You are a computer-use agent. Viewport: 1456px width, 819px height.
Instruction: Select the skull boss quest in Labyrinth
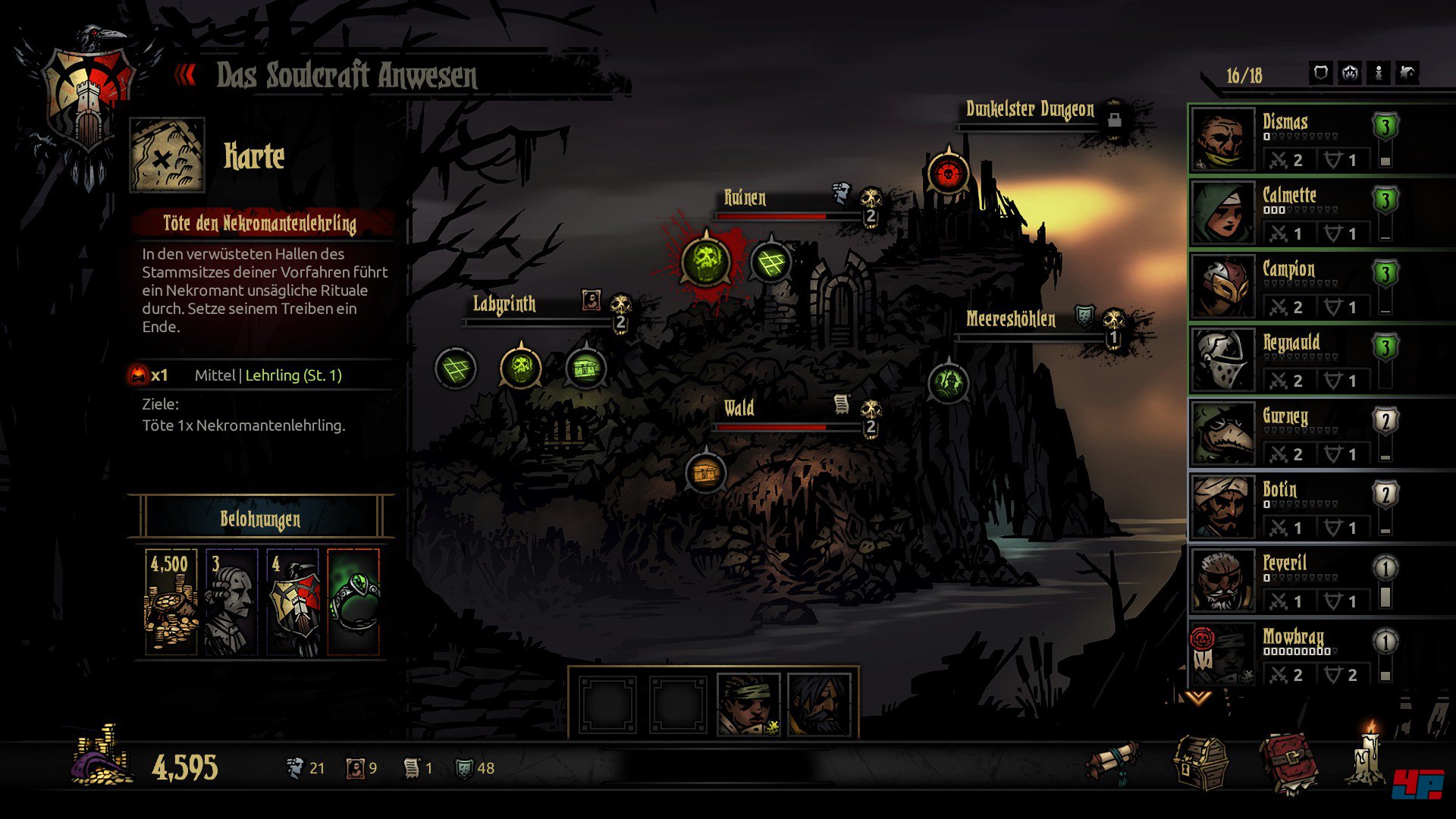521,369
